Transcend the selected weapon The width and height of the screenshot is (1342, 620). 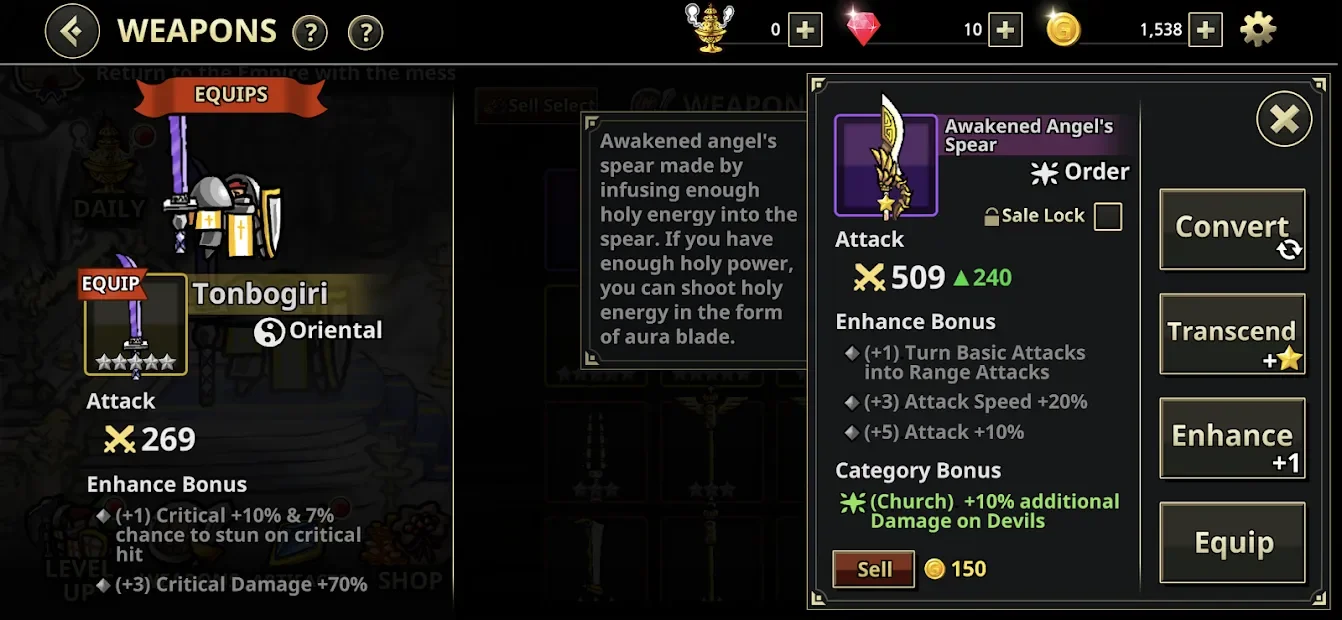1232,334
